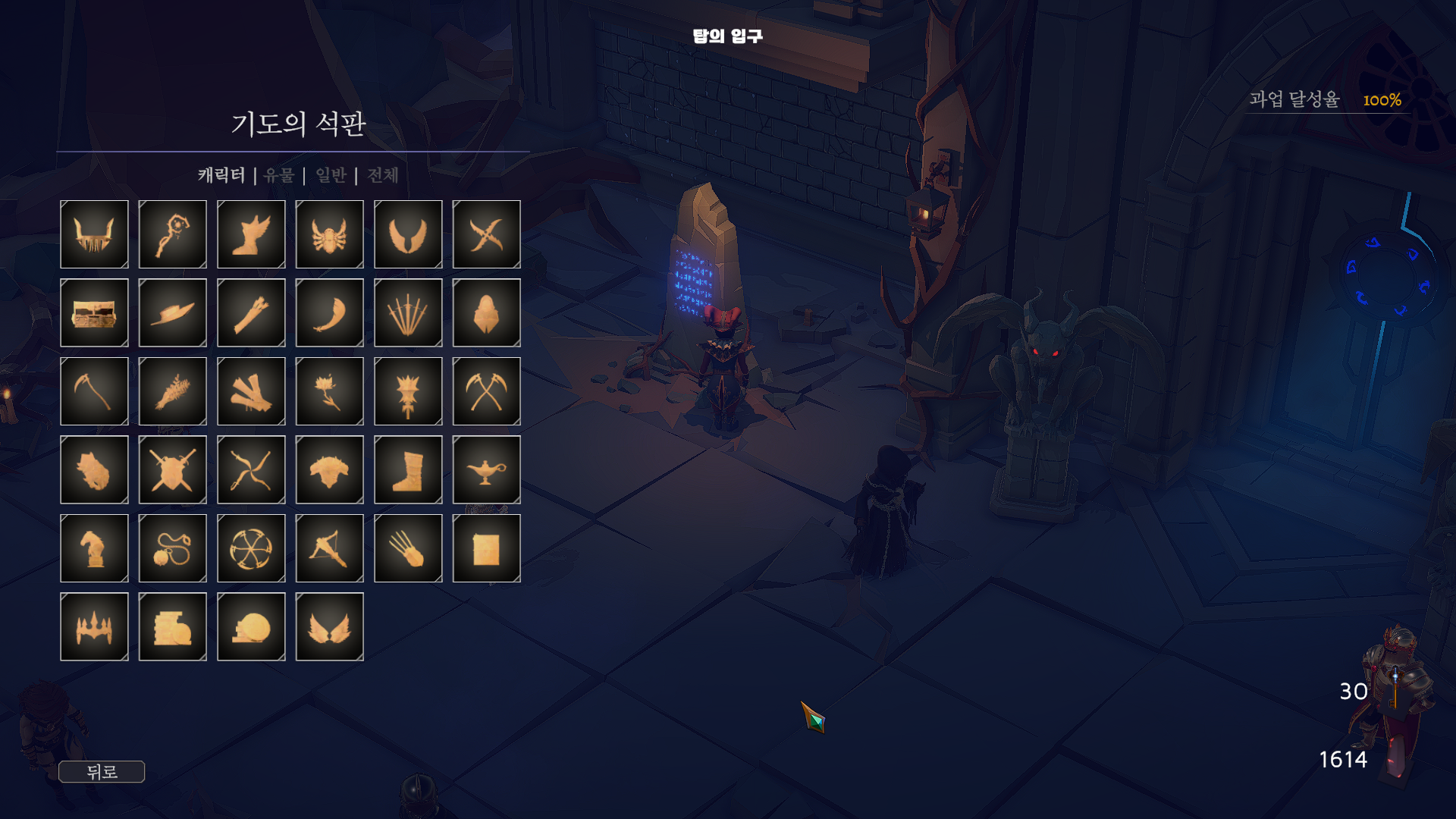This screenshot has height=819, width=1456.
Task: Select the crossed swords and shield icon
Action: click(x=173, y=469)
